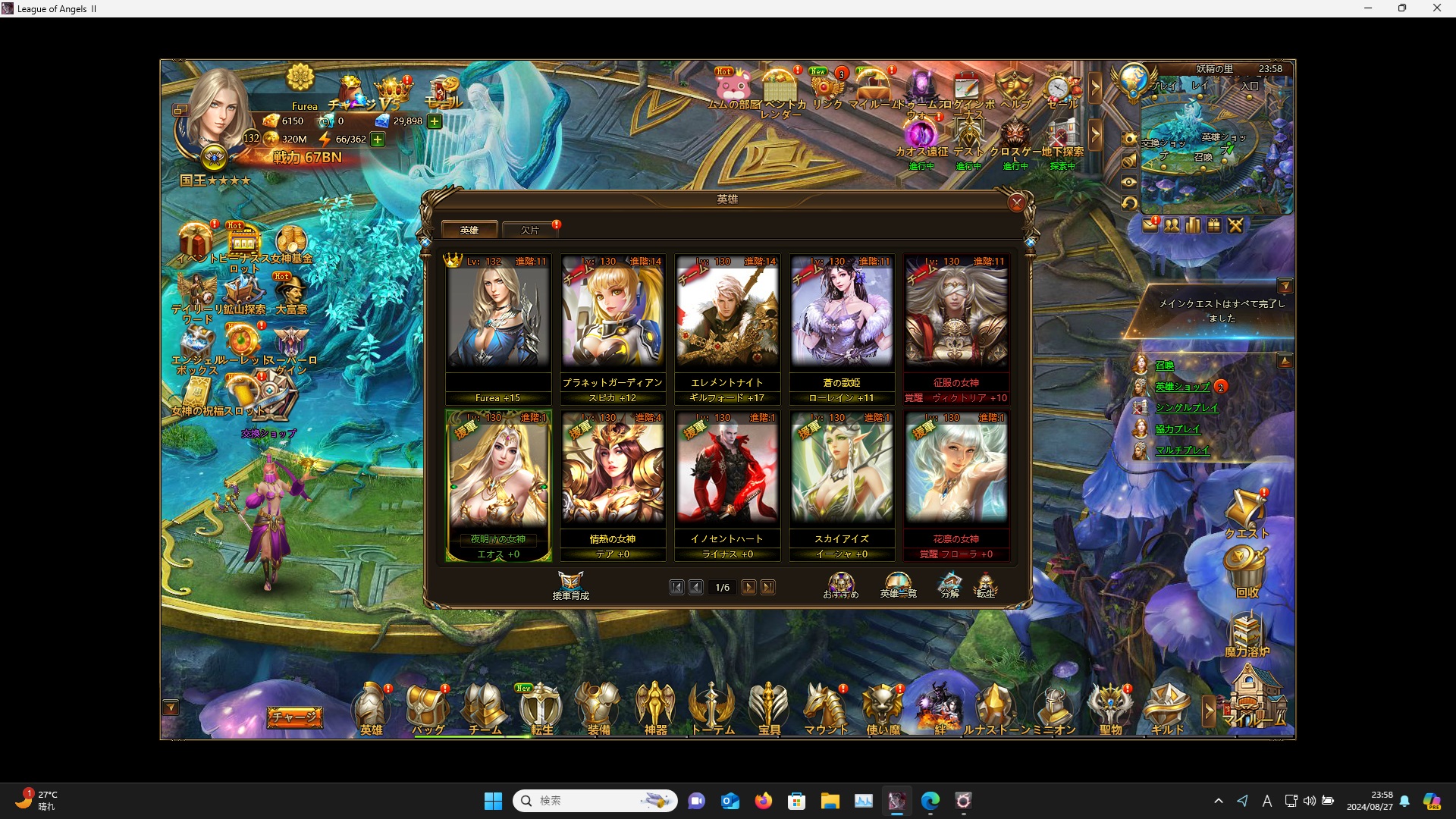The width and height of the screenshot is (1456, 819).
Task: Switch to the 欠片 fragments tab
Action: pos(530,230)
